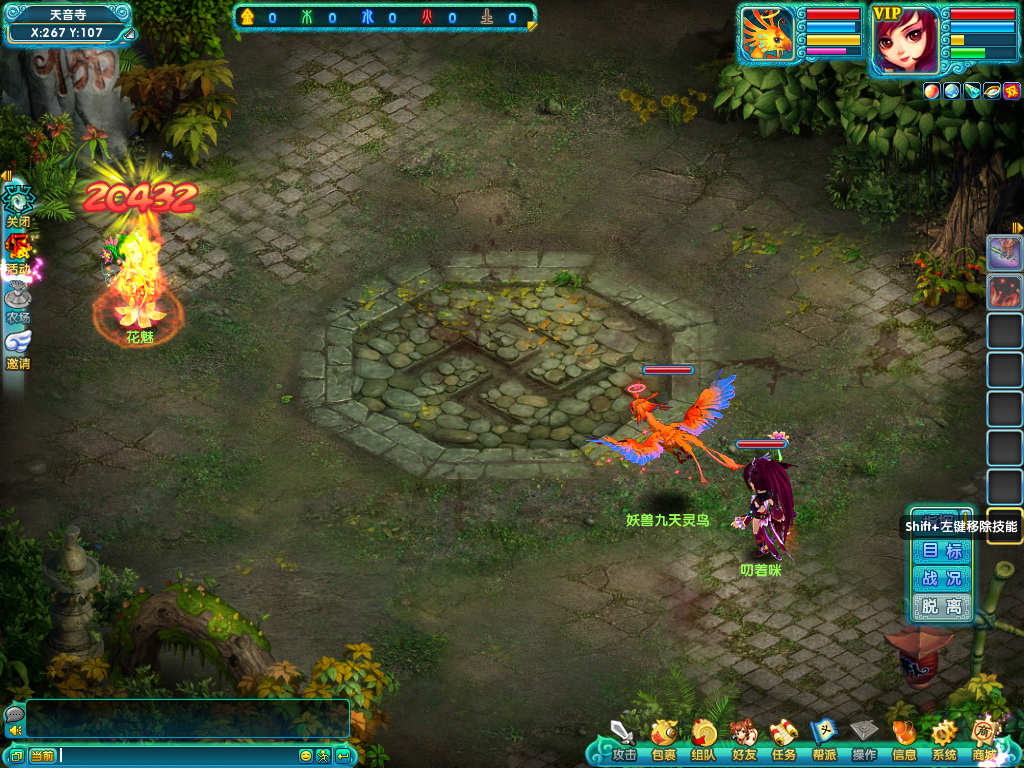The width and height of the screenshot is (1024, 768).
Task: Select the 当前 chat channel button
Action: click(42, 756)
